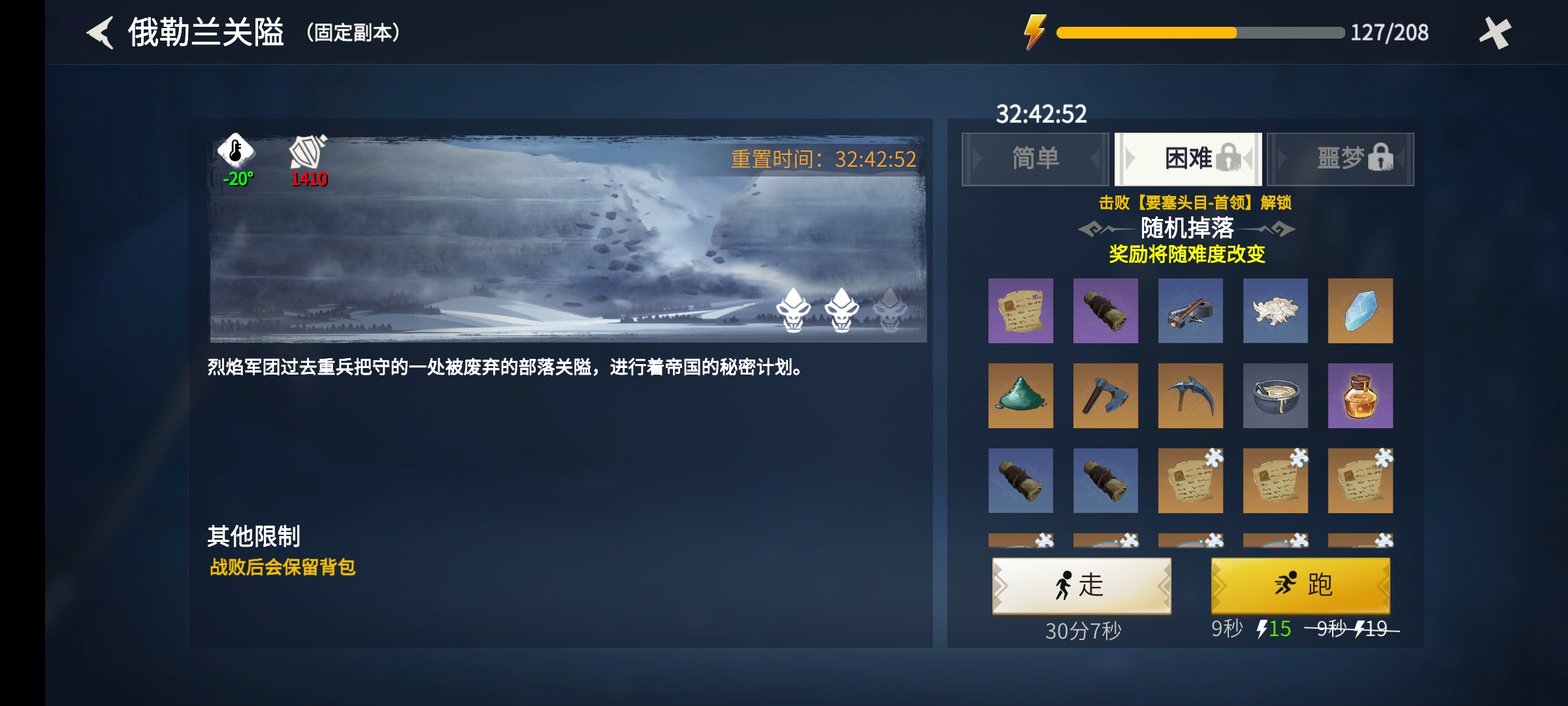Viewport: 1568px width, 706px height.
Task: Close the dungeon screen with the X
Action: click(1495, 33)
